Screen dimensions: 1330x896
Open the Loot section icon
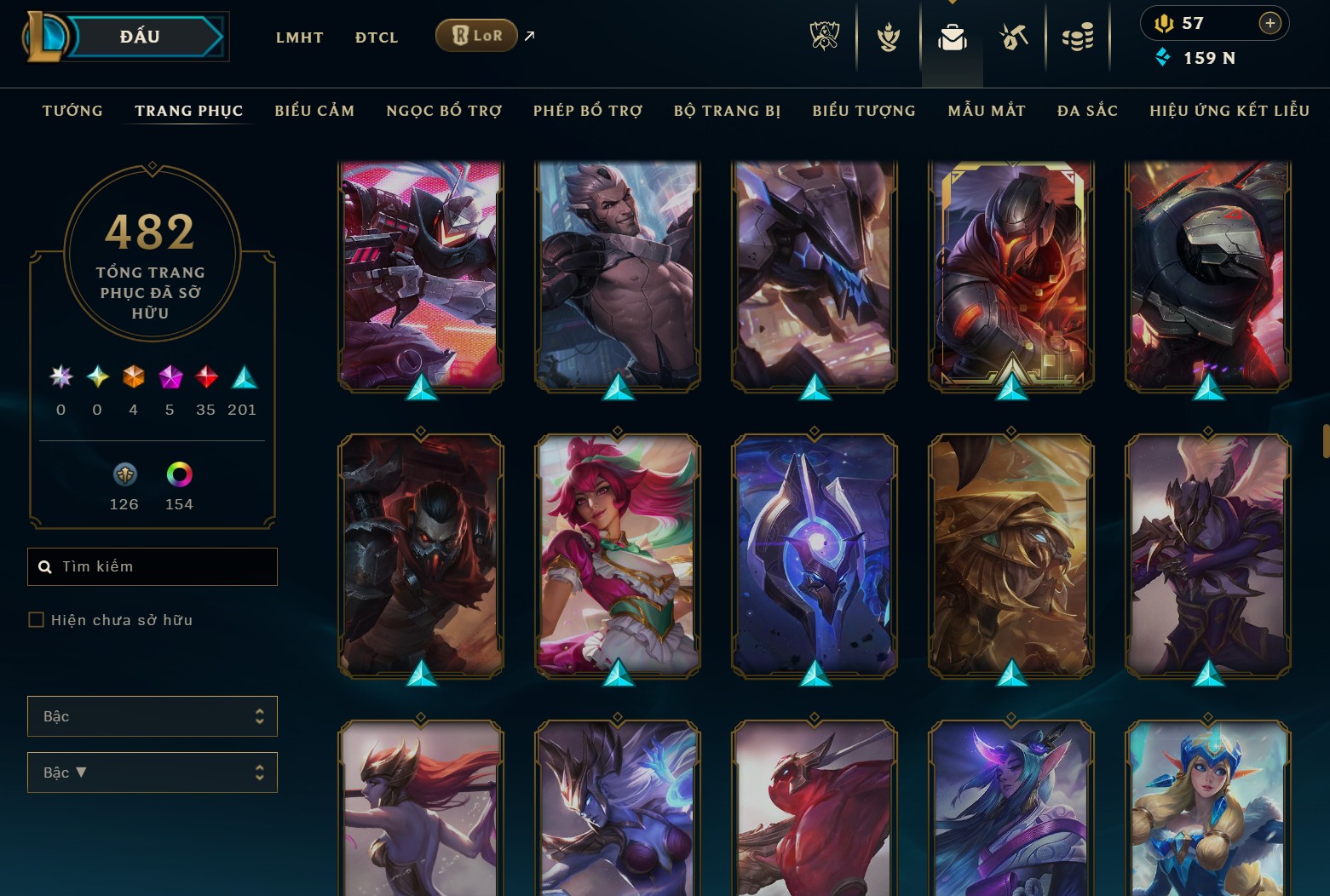pyautogui.click(x=1014, y=36)
